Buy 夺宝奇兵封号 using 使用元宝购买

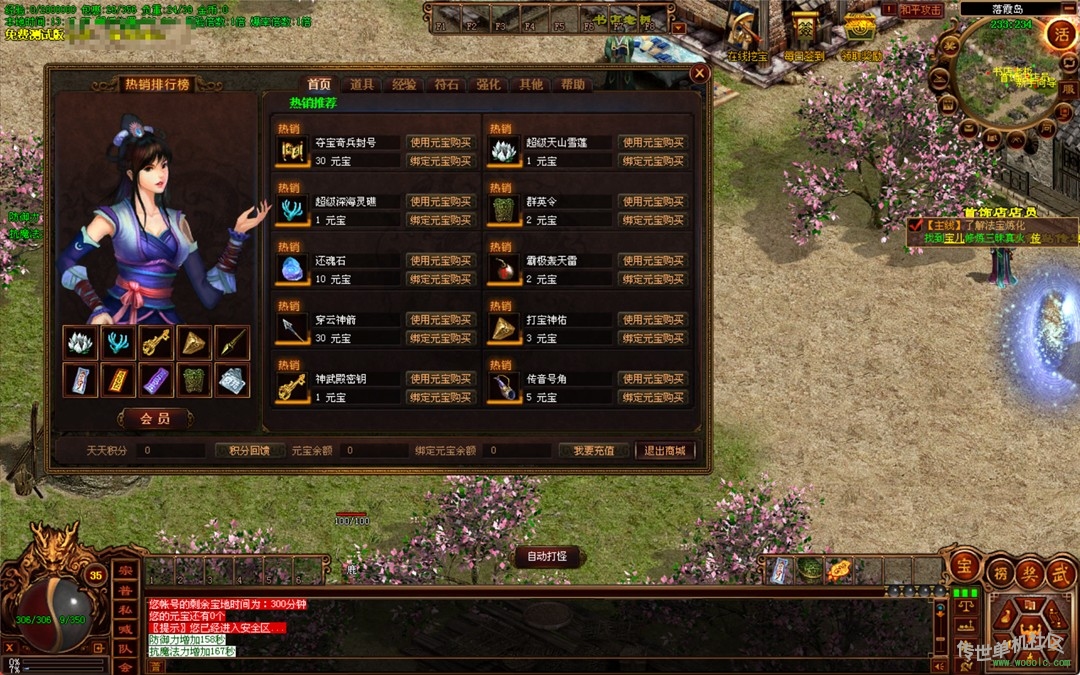[440, 143]
